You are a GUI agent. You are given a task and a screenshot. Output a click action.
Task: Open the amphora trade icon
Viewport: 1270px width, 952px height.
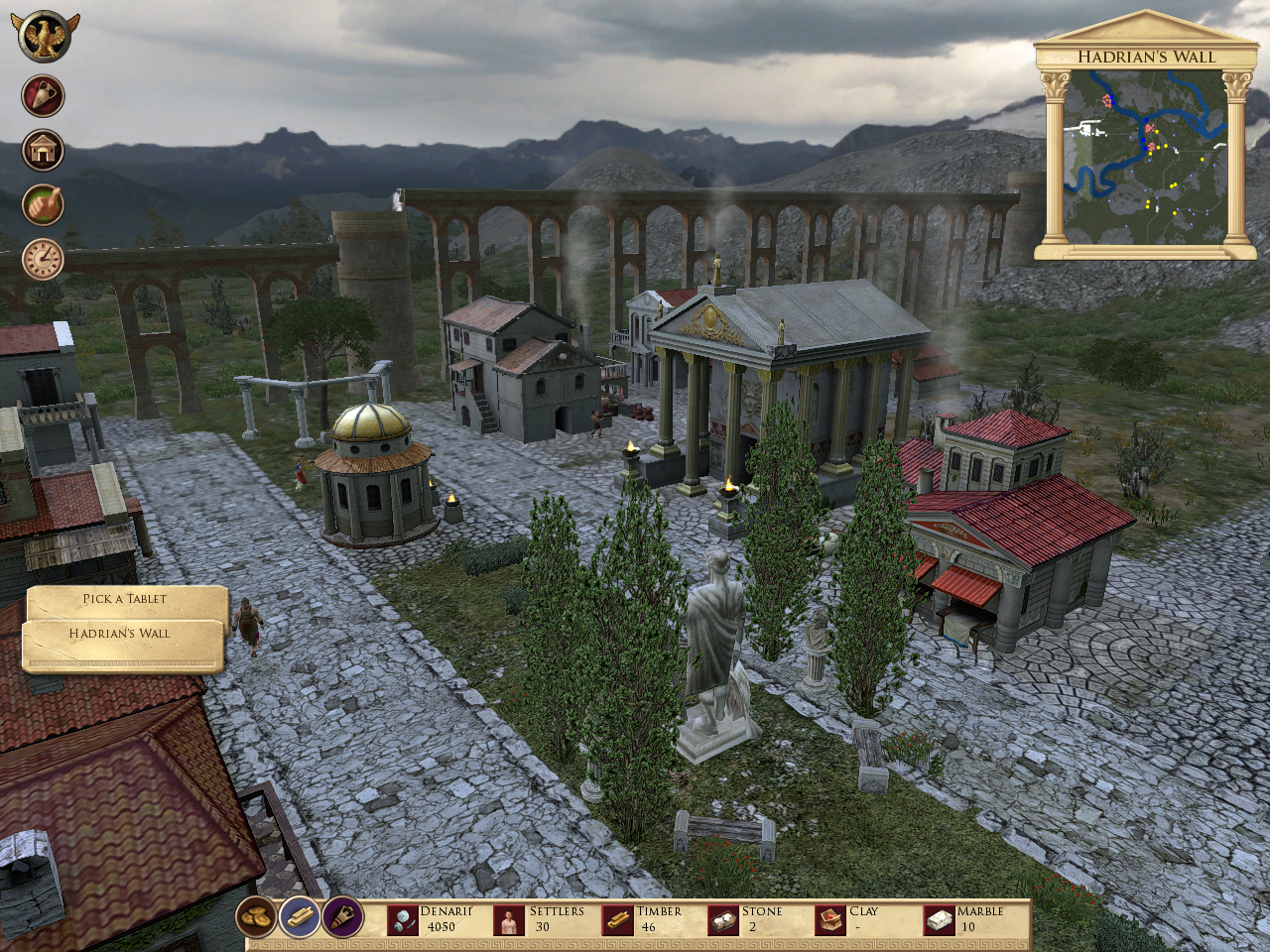click(x=42, y=95)
